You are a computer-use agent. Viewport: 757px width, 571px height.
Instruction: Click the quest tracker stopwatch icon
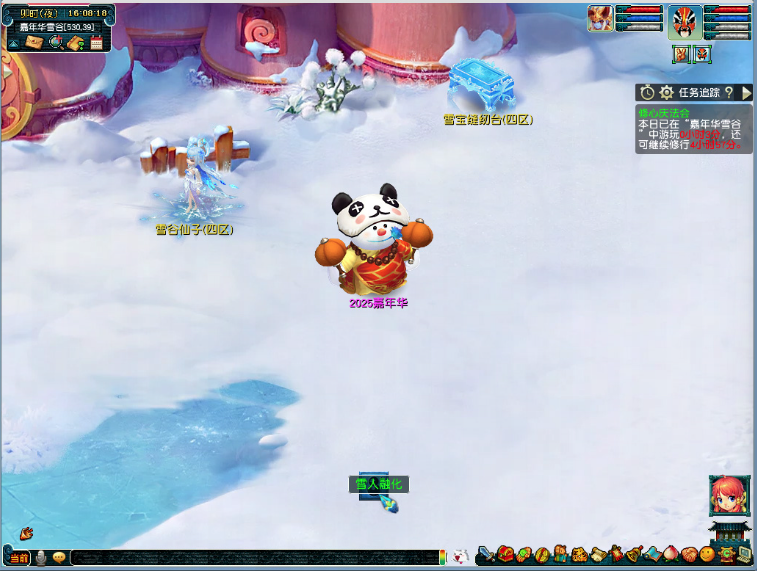point(648,92)
